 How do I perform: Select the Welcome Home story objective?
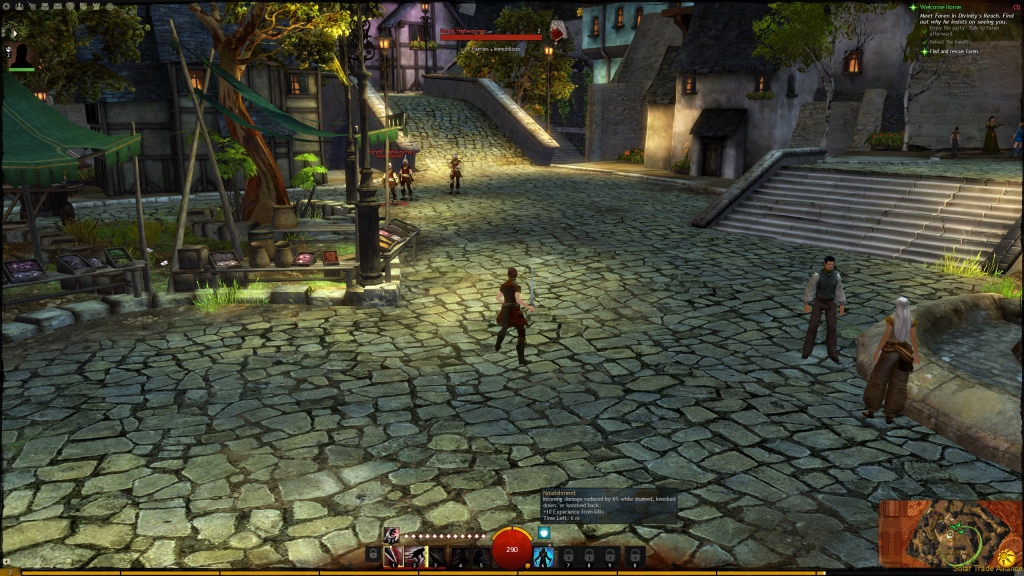click(x=943, y=8)
